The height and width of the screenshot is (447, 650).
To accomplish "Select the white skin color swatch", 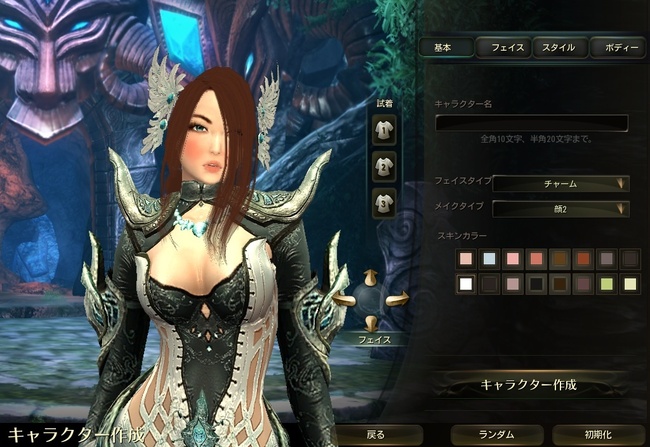I will 465,284.
